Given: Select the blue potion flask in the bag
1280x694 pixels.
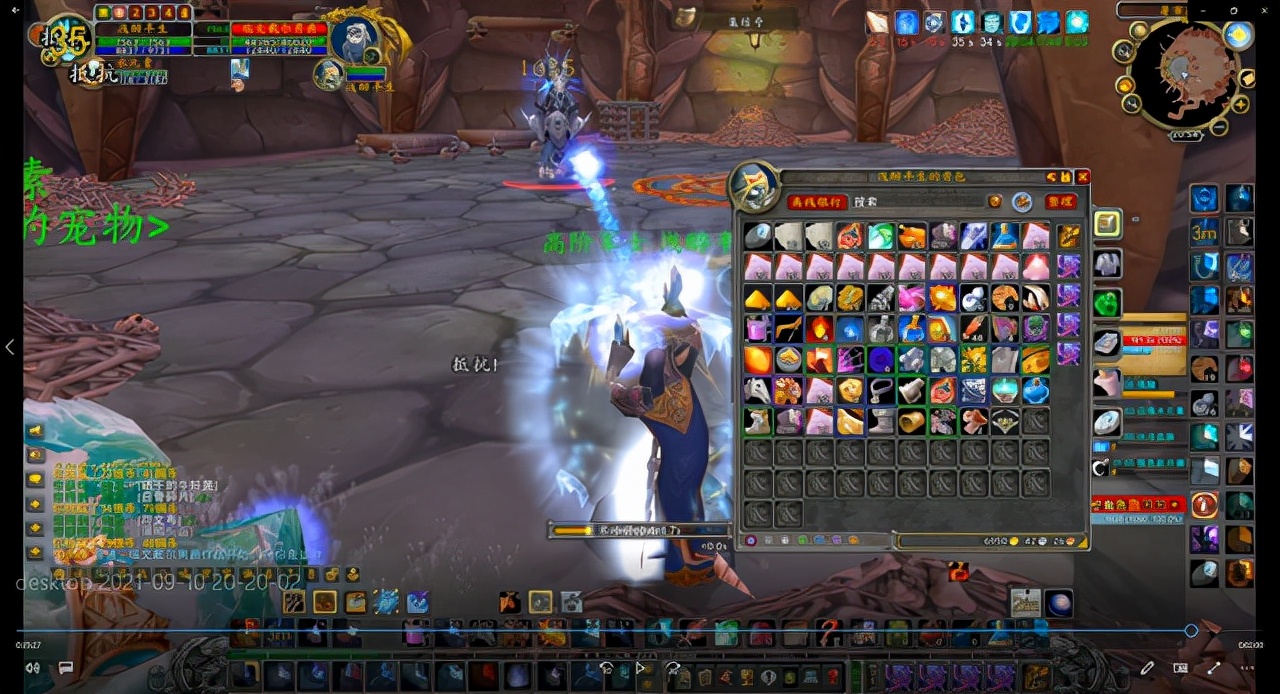Looking at the screenshot, I should 1004,236.
